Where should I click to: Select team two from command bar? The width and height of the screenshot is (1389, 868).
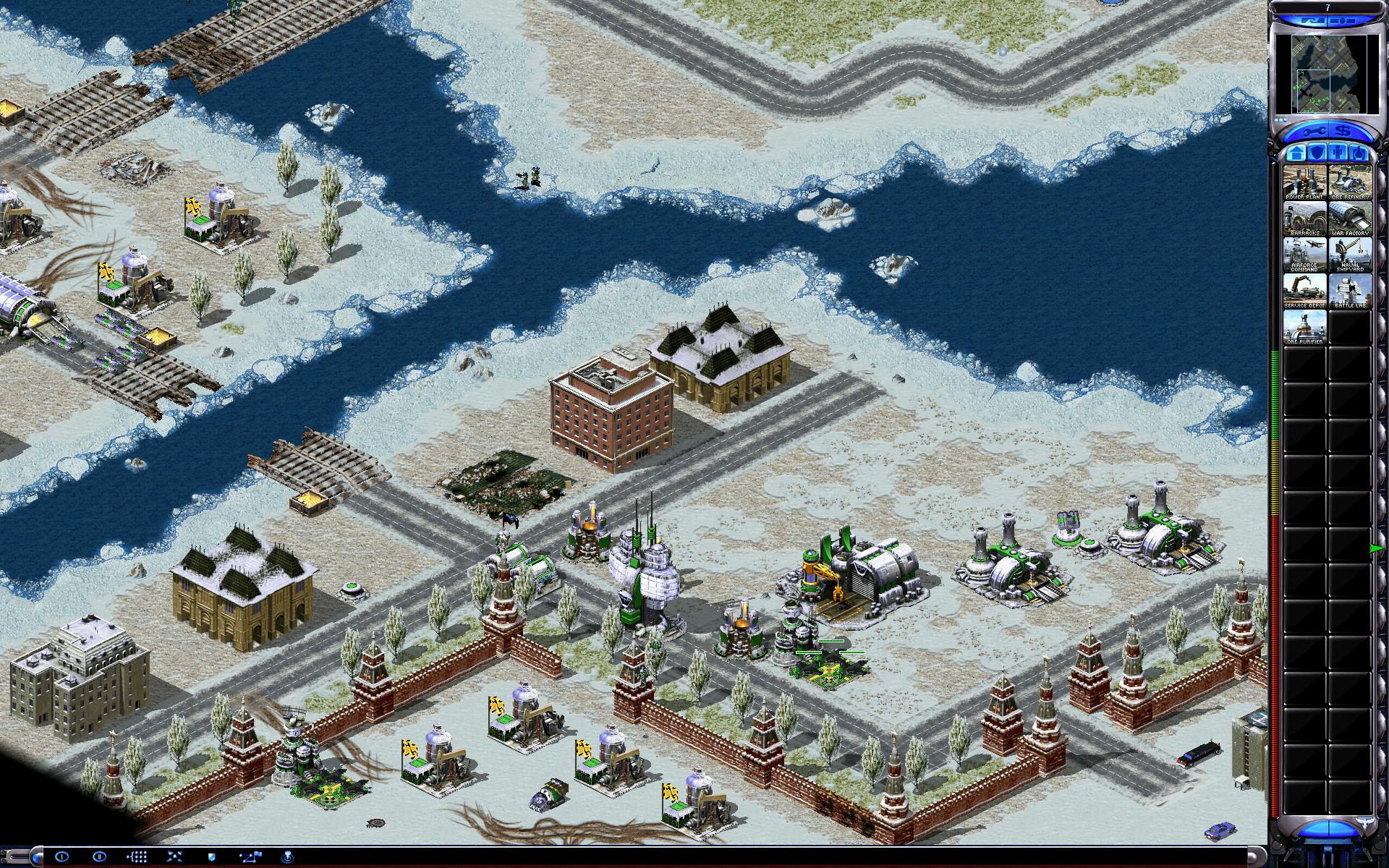100,856
